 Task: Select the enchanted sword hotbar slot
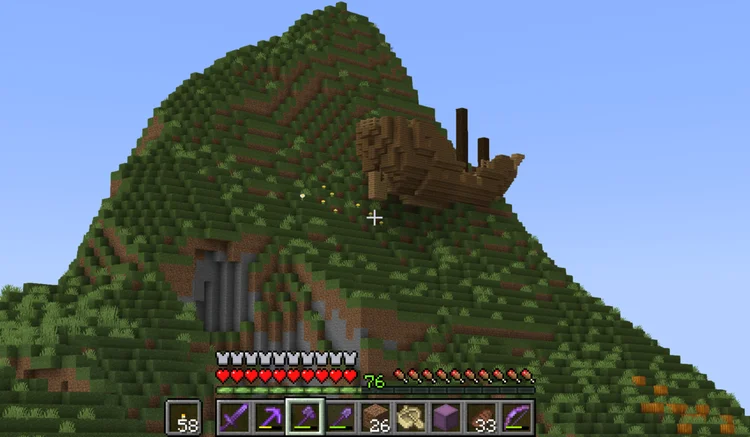(x=234, y=417)
